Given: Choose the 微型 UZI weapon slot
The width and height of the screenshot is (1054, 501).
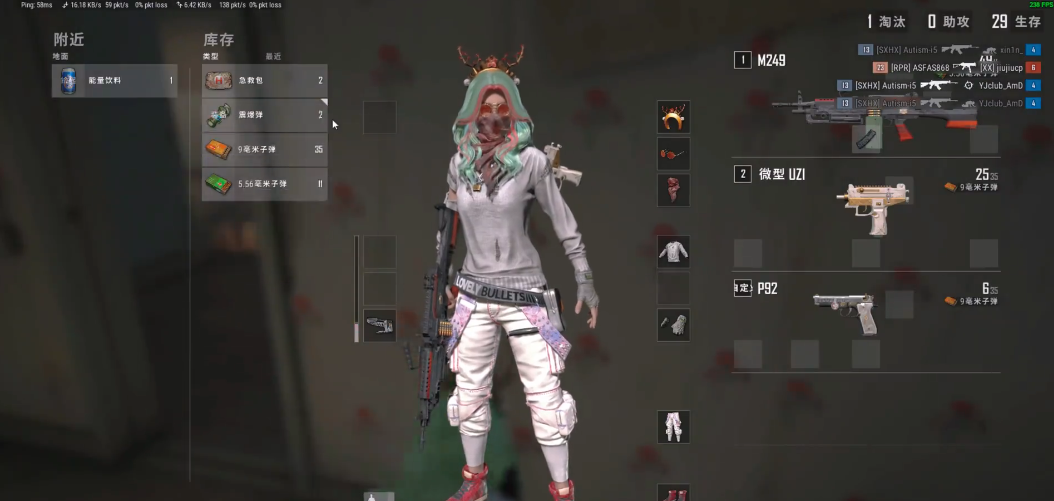Looking at the screenshot, I should [x=866, y=200].
